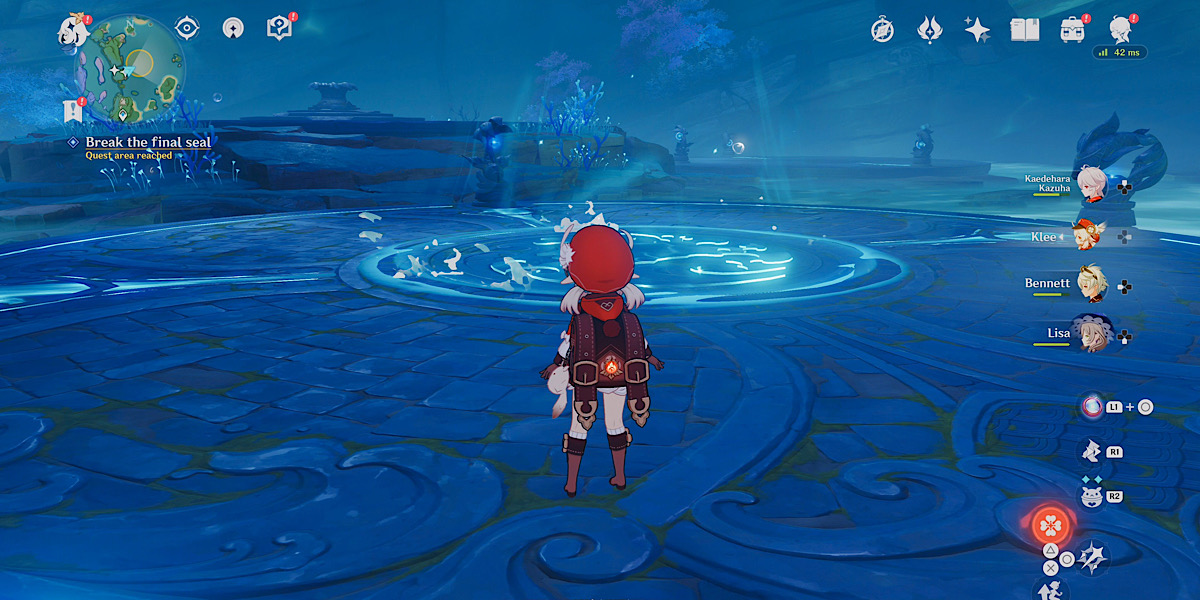Screen dimensions: 1200x600
Task: Activate Klee's red clover elemental skill
Action: tap(1050, 523)
